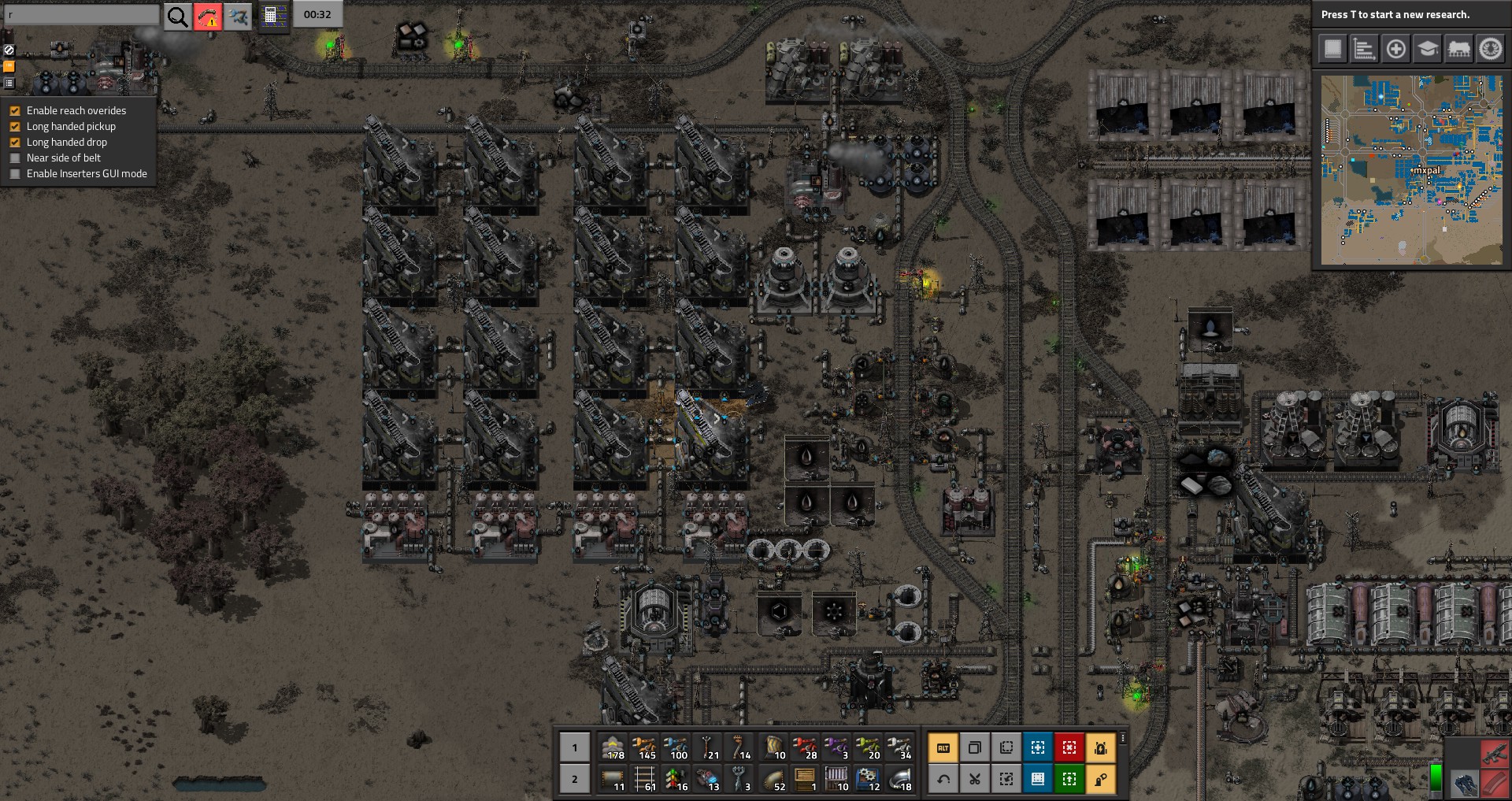The height and width of the screenshot is (801, 1512).
Task: Toggle the Enable reach overides checkbox
Action: [x=15, y=111]
